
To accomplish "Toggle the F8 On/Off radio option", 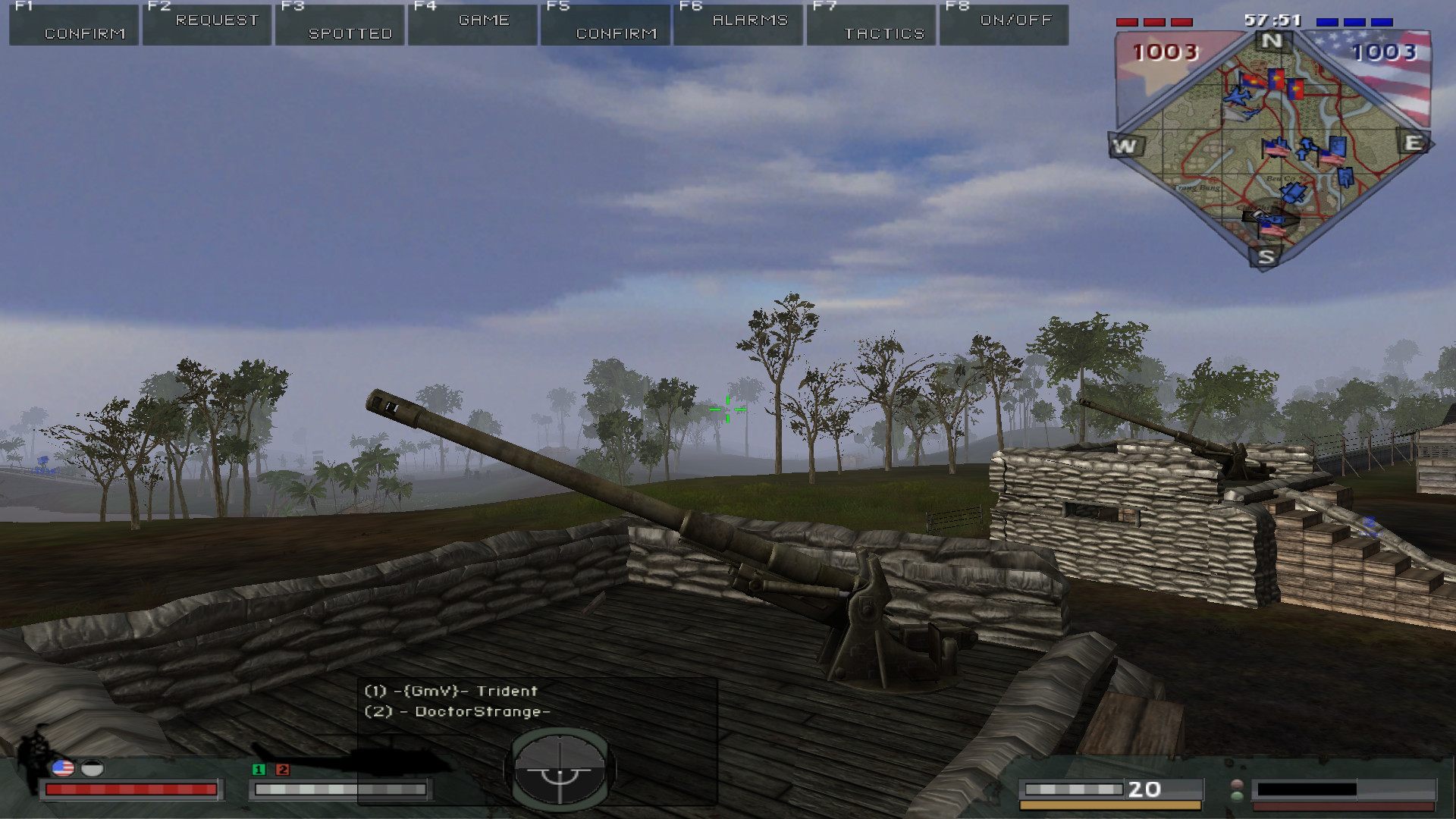I will pyautogui.click(x=1005, y=25).
